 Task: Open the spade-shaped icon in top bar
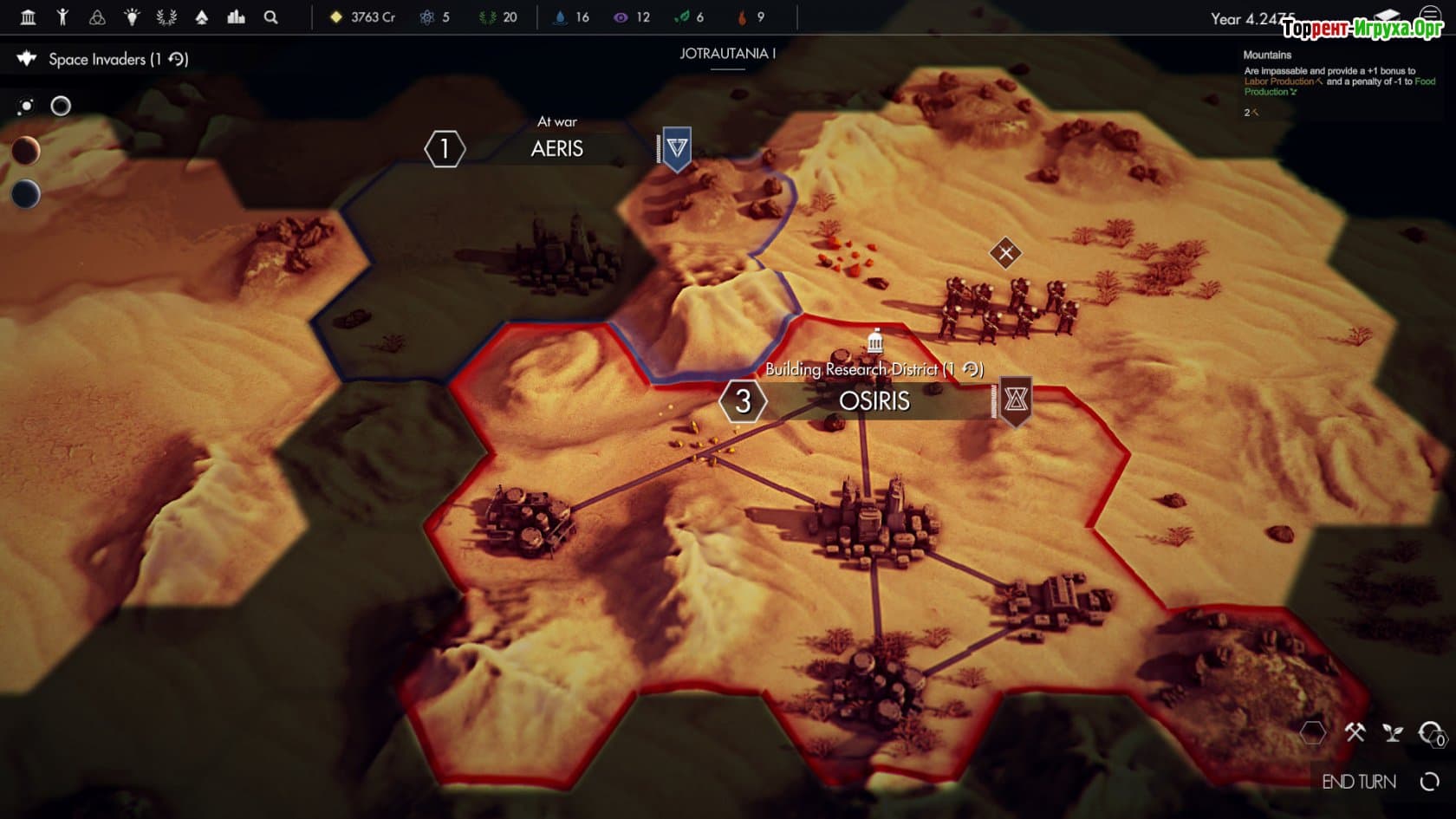(x=201, y=17)
